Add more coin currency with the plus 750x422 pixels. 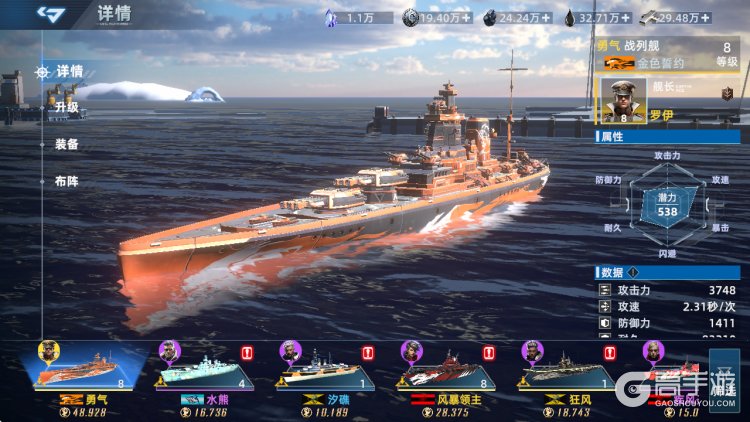[x=464, y=17]
